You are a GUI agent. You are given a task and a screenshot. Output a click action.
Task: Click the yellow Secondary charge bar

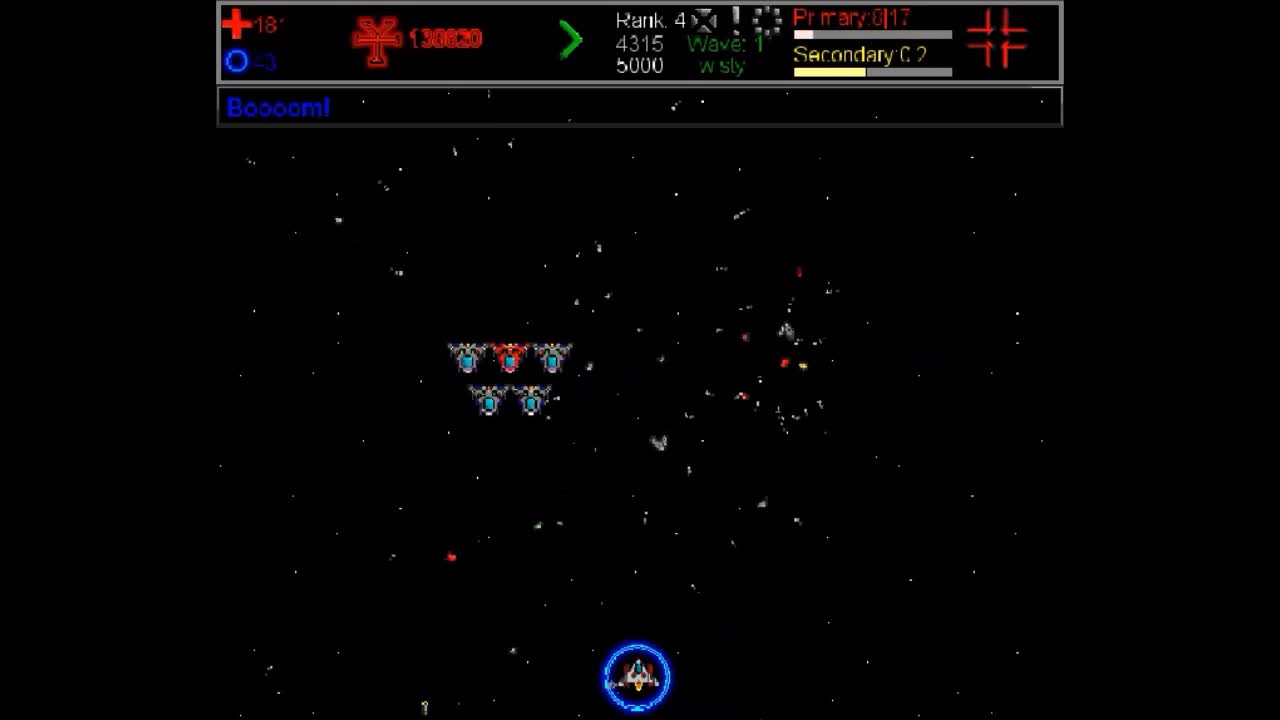[828, 72]
